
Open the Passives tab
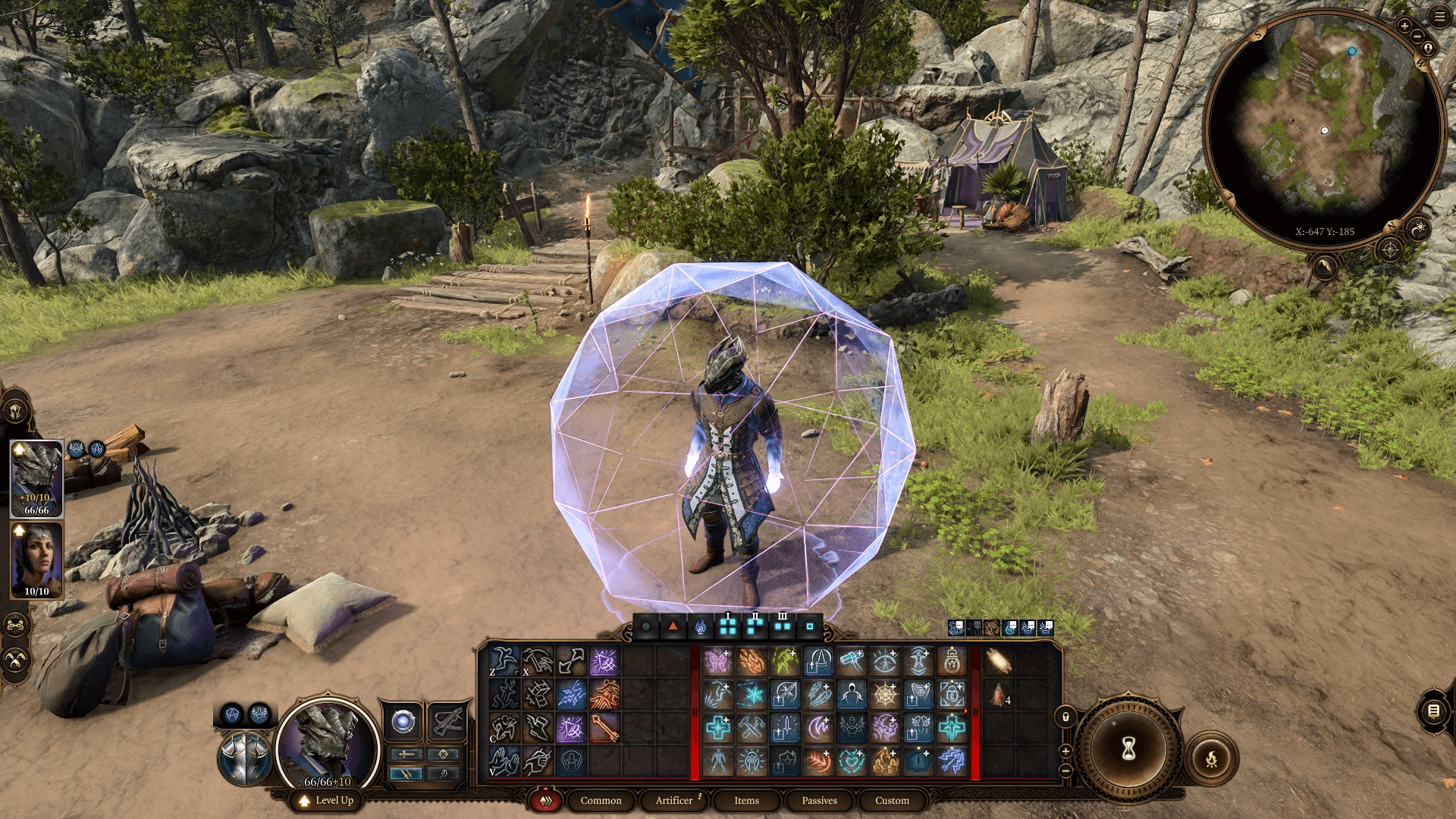pyautogui.click(x=818, y=801)
